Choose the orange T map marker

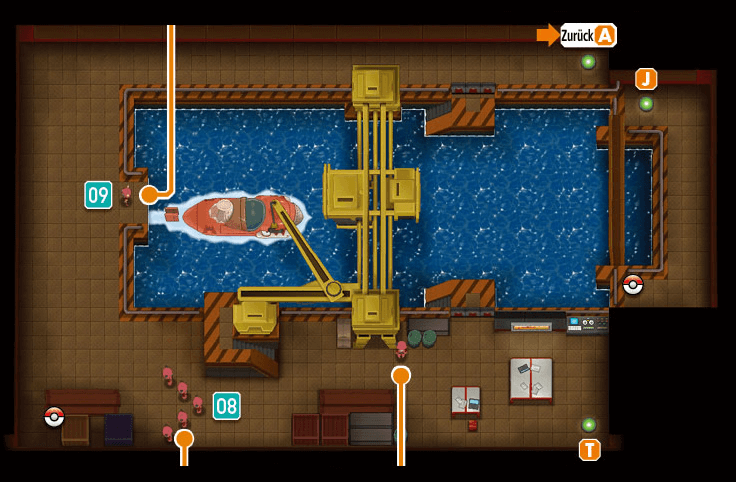coord(589,450)
